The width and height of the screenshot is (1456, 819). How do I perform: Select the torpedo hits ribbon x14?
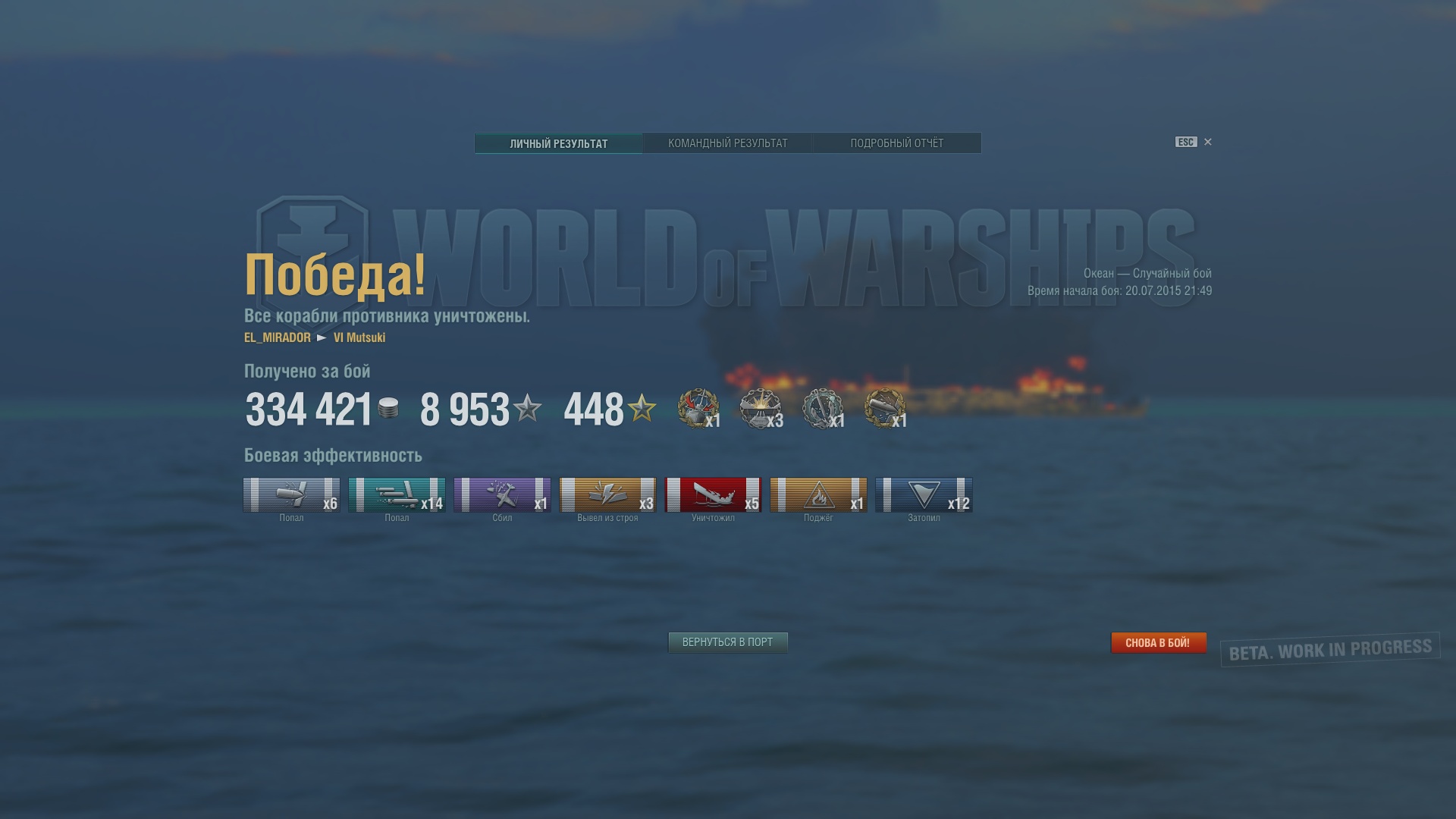[x=397, y=495]
